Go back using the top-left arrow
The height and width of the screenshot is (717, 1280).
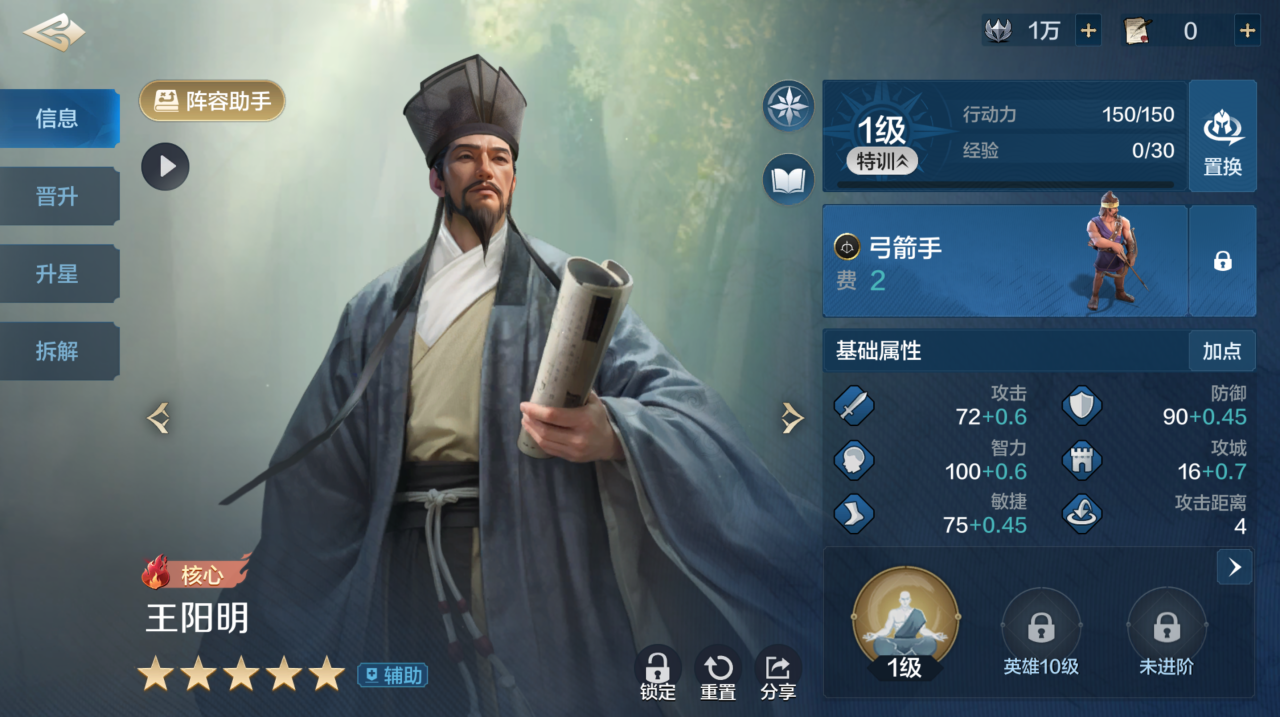[54, 32]
